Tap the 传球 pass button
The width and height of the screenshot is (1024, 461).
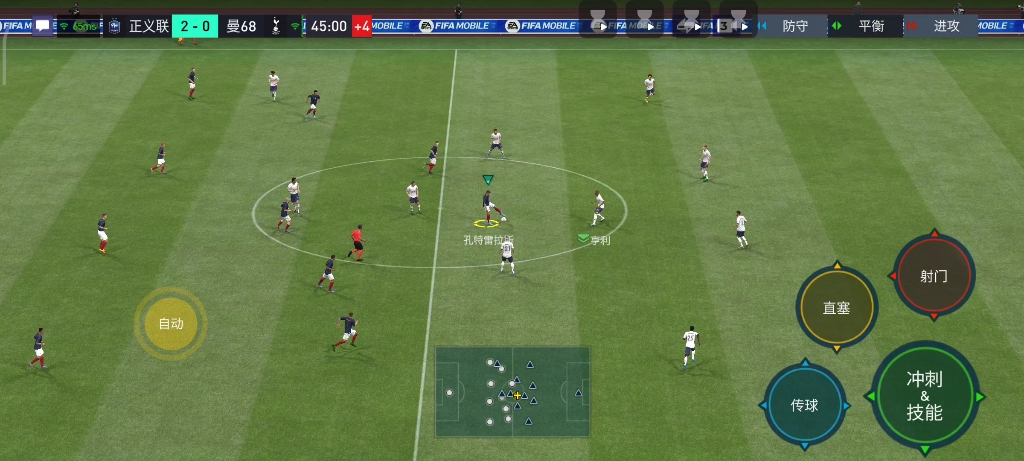pyautogui.click(x=804, y=405)
